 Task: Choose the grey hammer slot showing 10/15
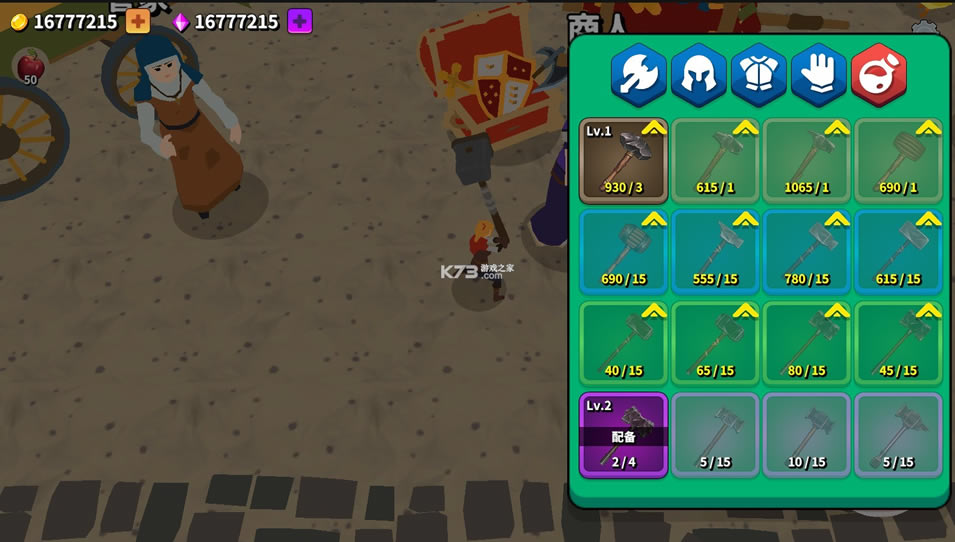click(806, 435)
